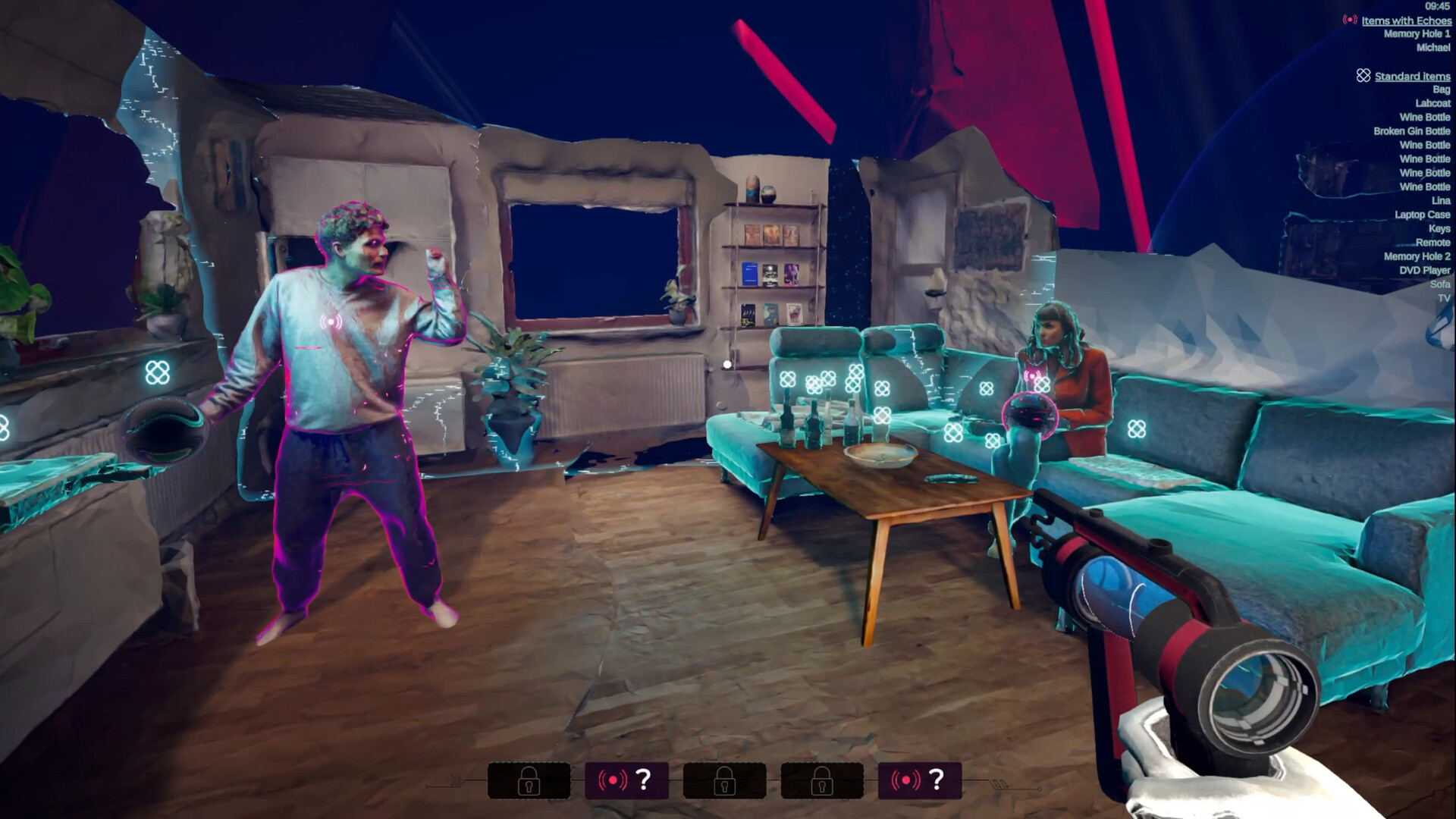The image size is (1456, 819).
Task: Click the final echo question-mark slot
Action: [920, 781]
